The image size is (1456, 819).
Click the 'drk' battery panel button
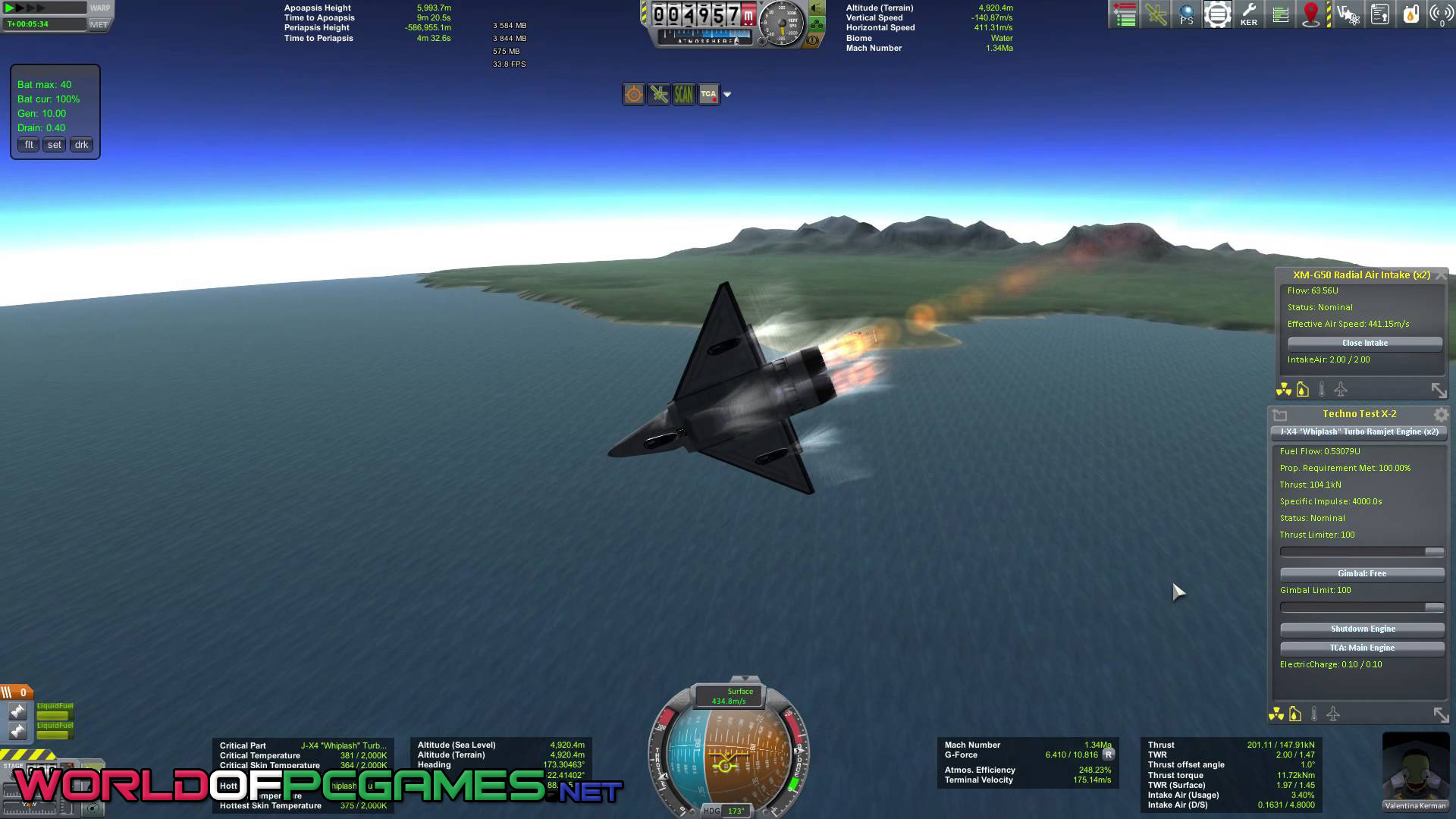(81, 145)
